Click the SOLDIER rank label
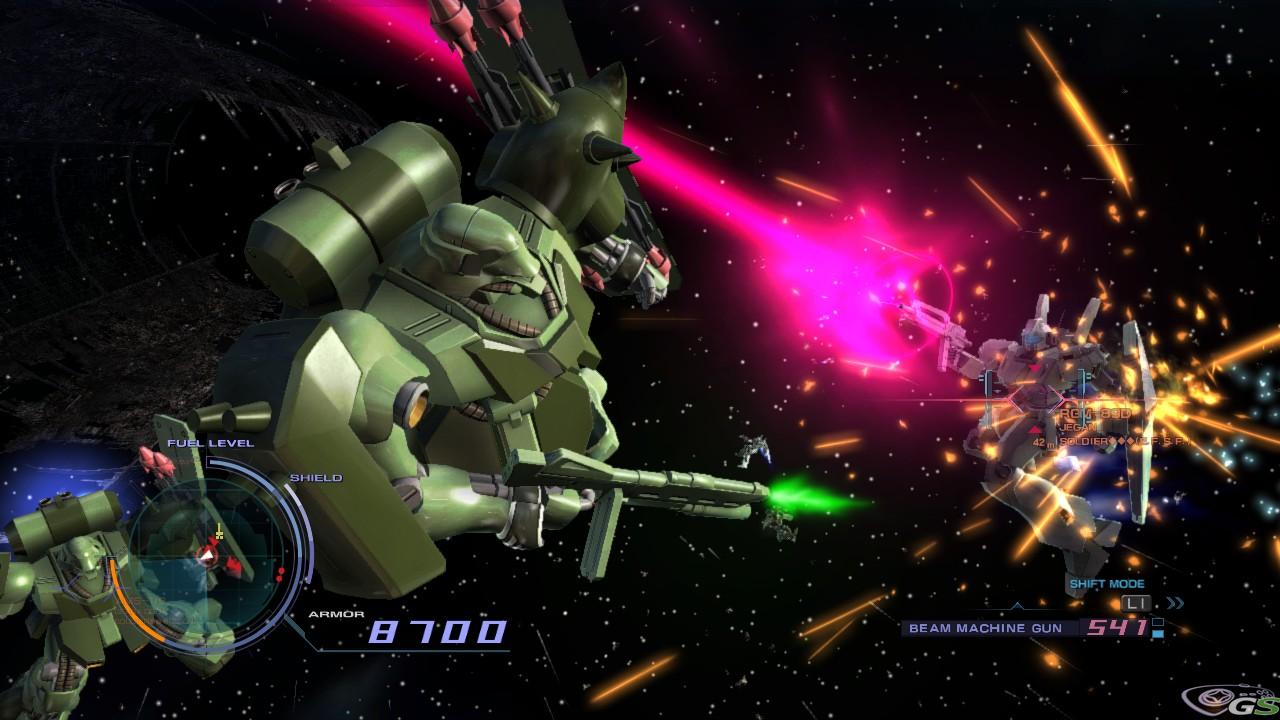 click(x=1083, y=441)
